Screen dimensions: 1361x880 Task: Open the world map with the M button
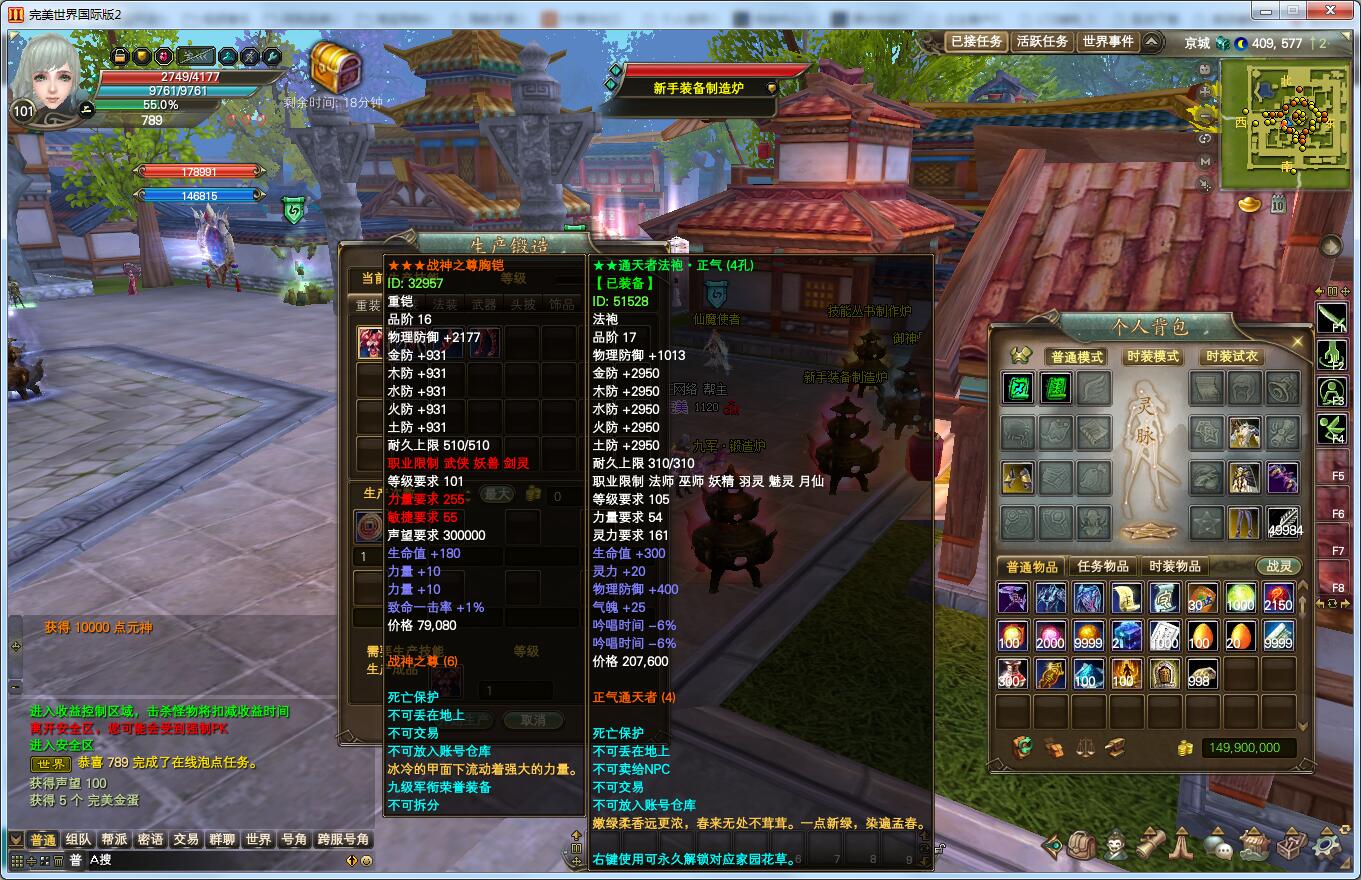pos(1205,161)
